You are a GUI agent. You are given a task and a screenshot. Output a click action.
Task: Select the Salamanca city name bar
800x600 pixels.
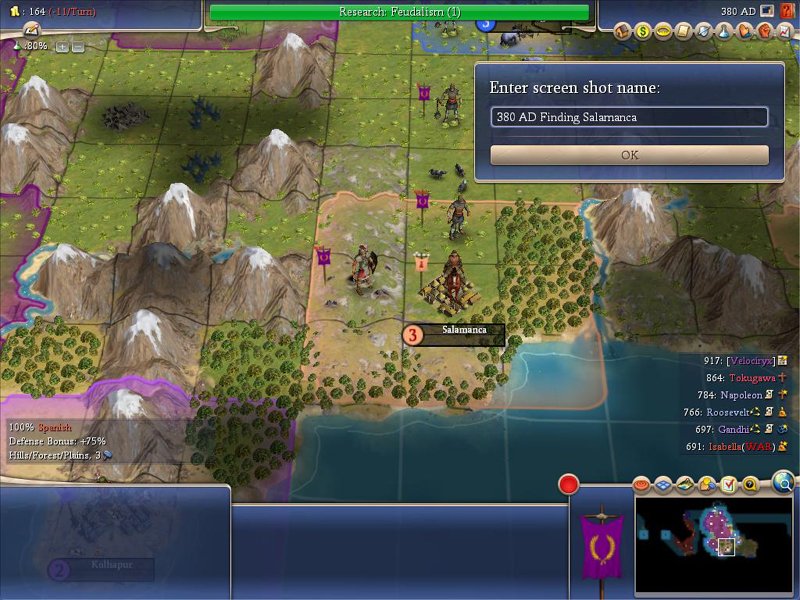click(463, 331)
